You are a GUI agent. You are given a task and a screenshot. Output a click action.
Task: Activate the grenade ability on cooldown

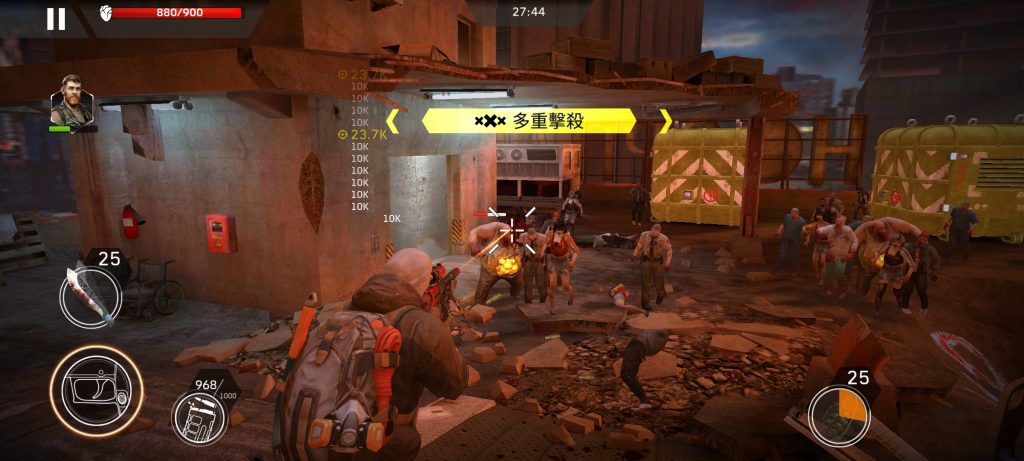pyautogui.click(x=838, y=415)
